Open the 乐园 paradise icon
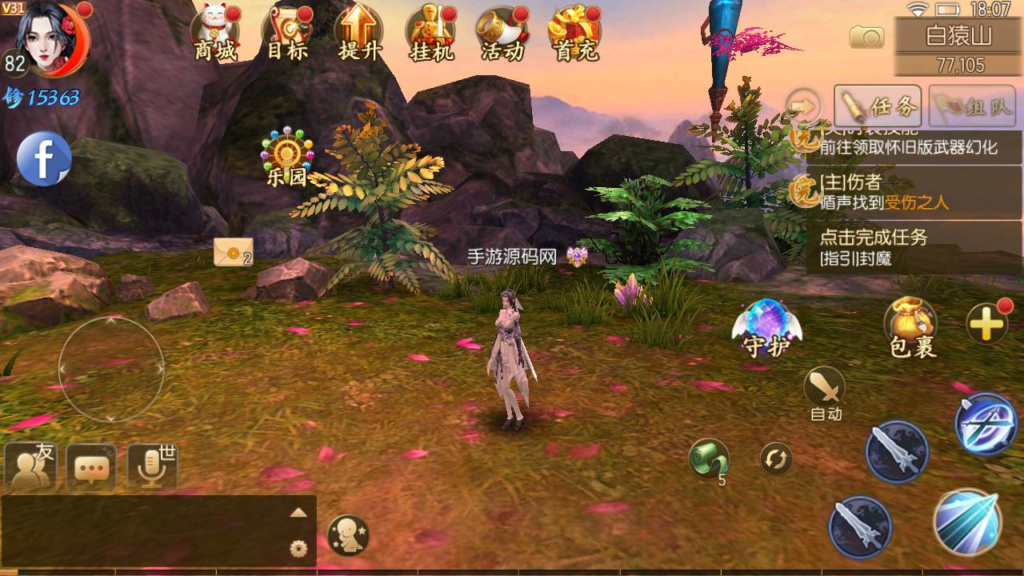 (x=287, y=158)
